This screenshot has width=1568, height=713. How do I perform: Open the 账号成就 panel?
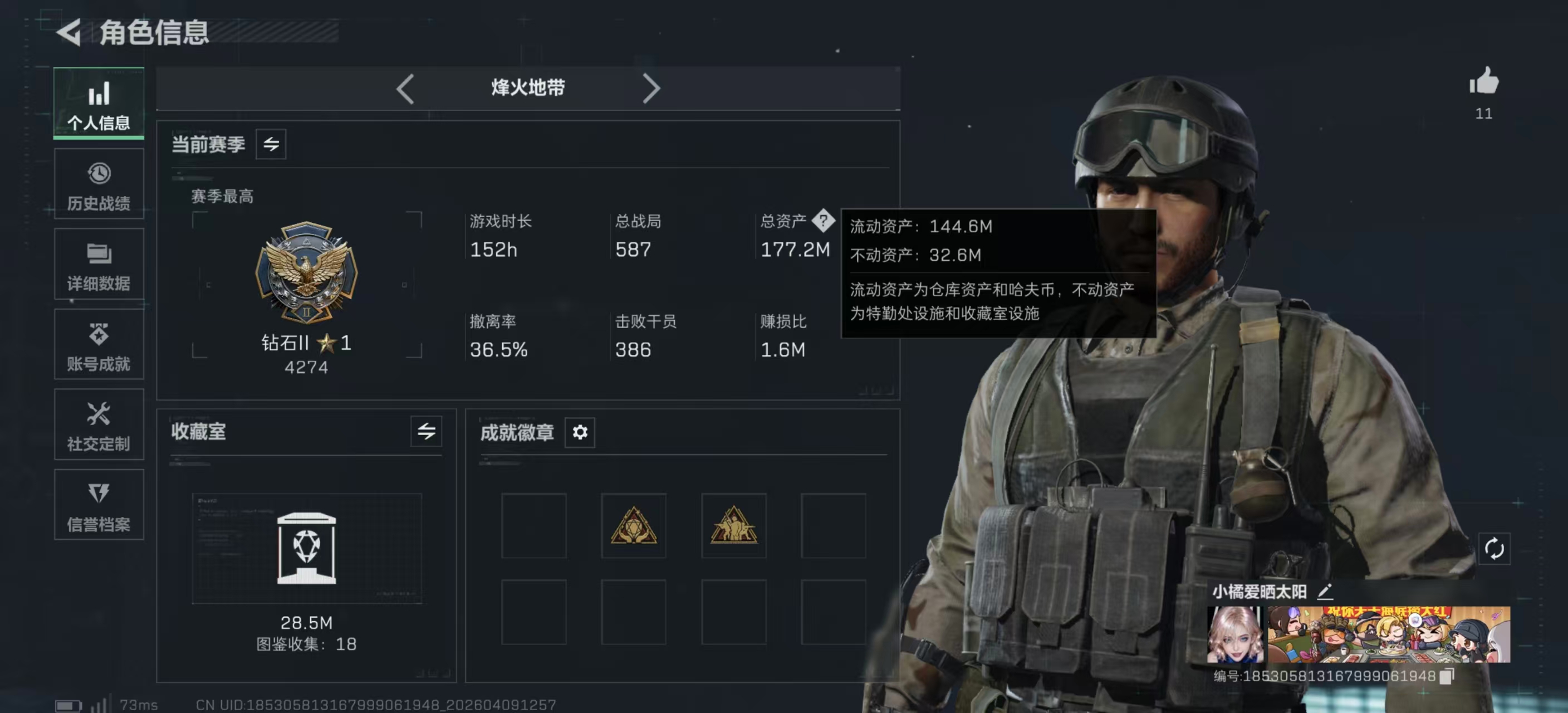[x=98, y=345]
